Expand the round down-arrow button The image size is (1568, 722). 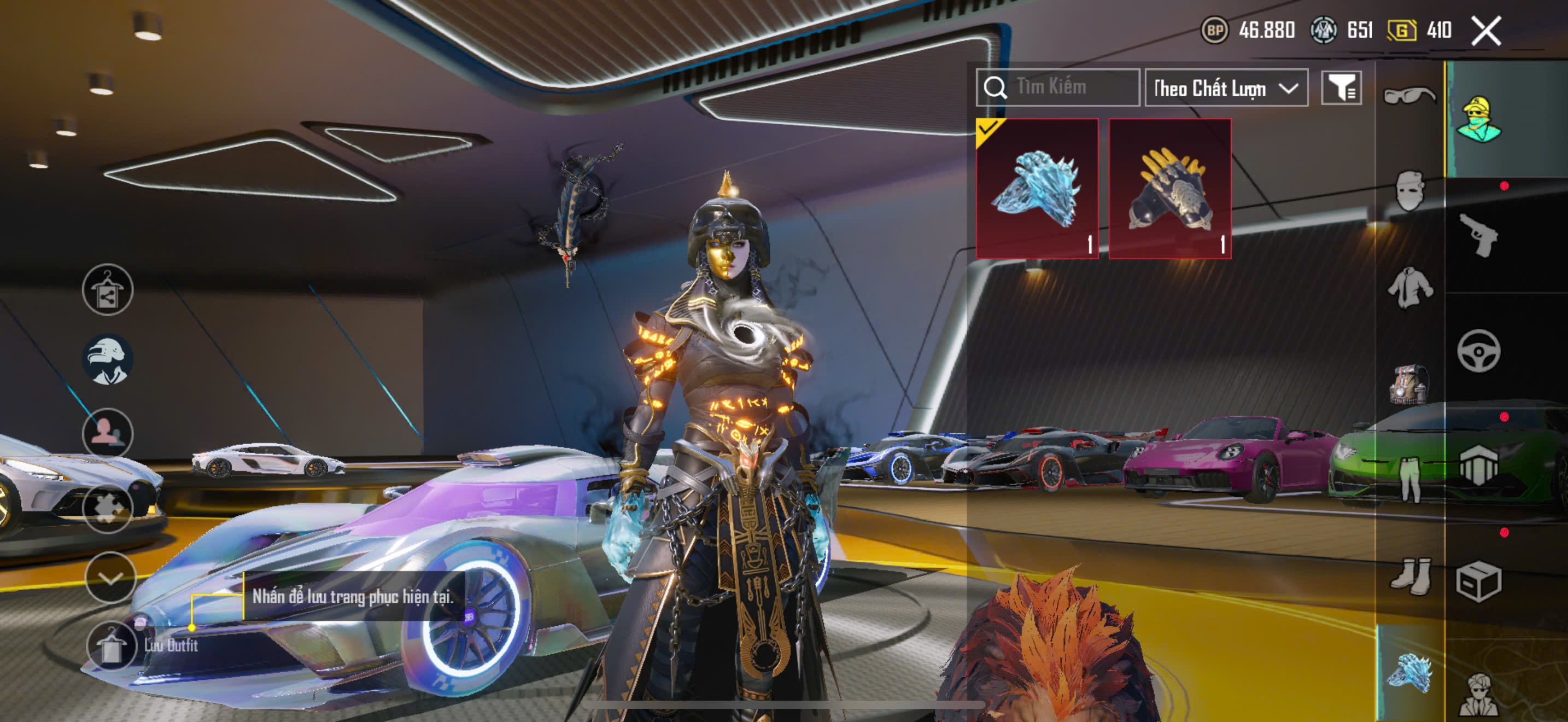[x=109, y=578]
